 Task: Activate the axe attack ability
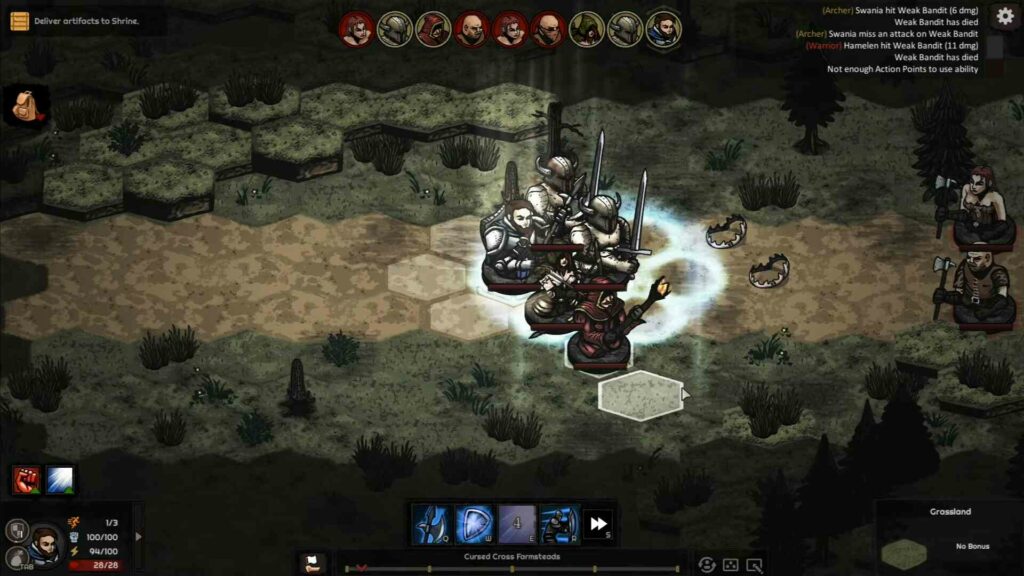tap(431, 523)
